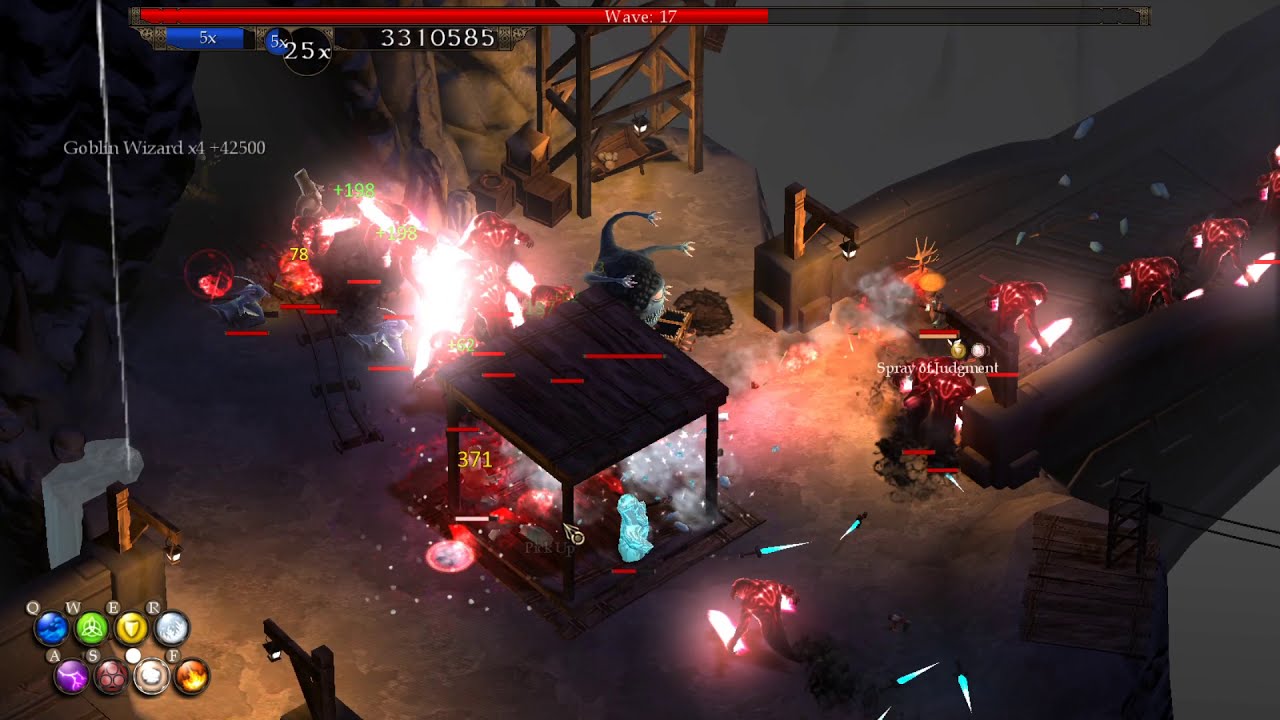Activate the fire element orb
The image size is (1280, 720).
click(191, 678)
